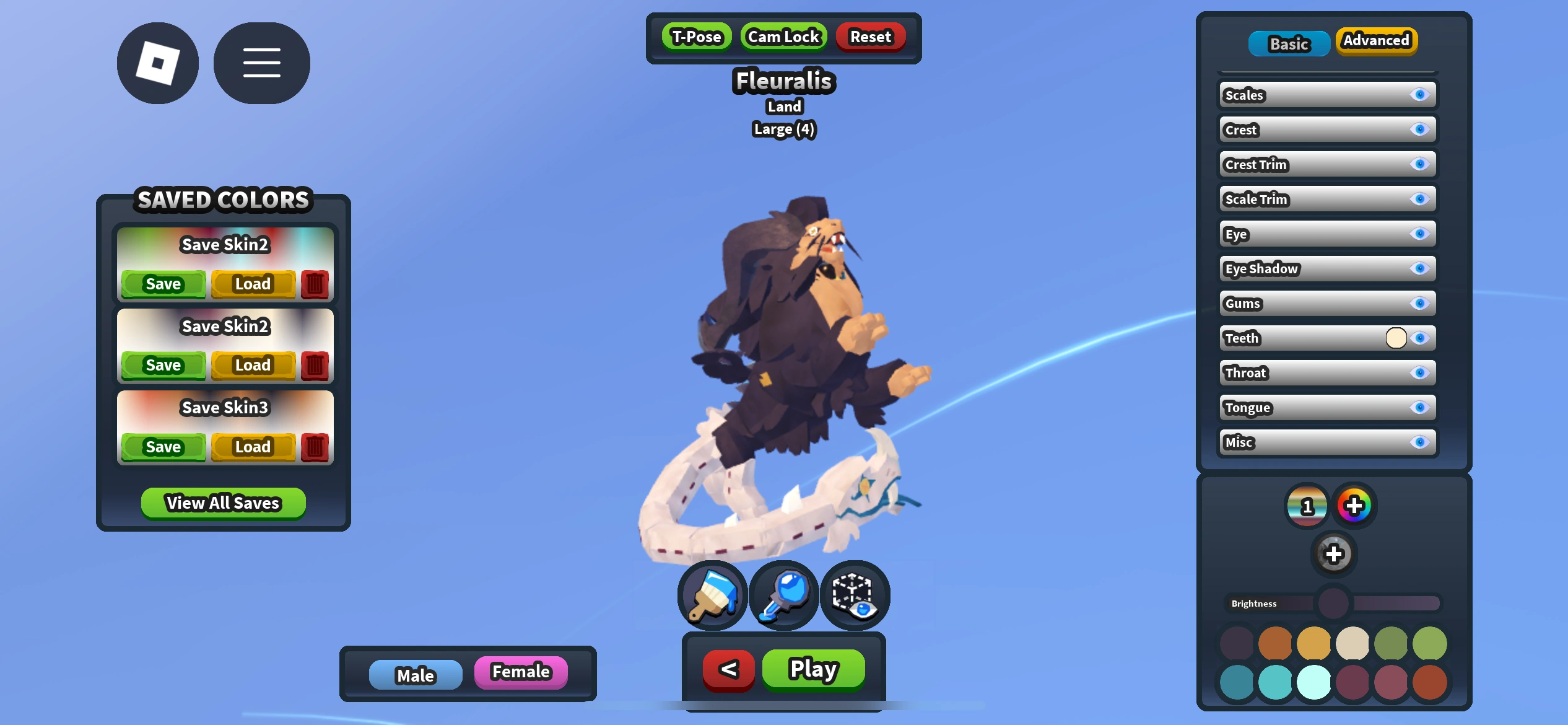
Task: Open the rainbow add-color picker
Action: point(1355,506)
